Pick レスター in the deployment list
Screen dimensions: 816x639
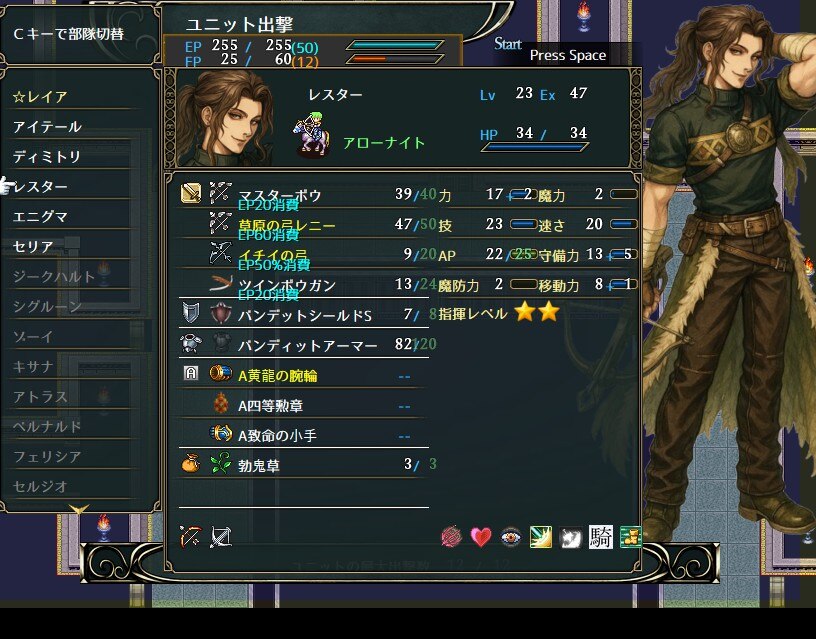tap(42, 187)
